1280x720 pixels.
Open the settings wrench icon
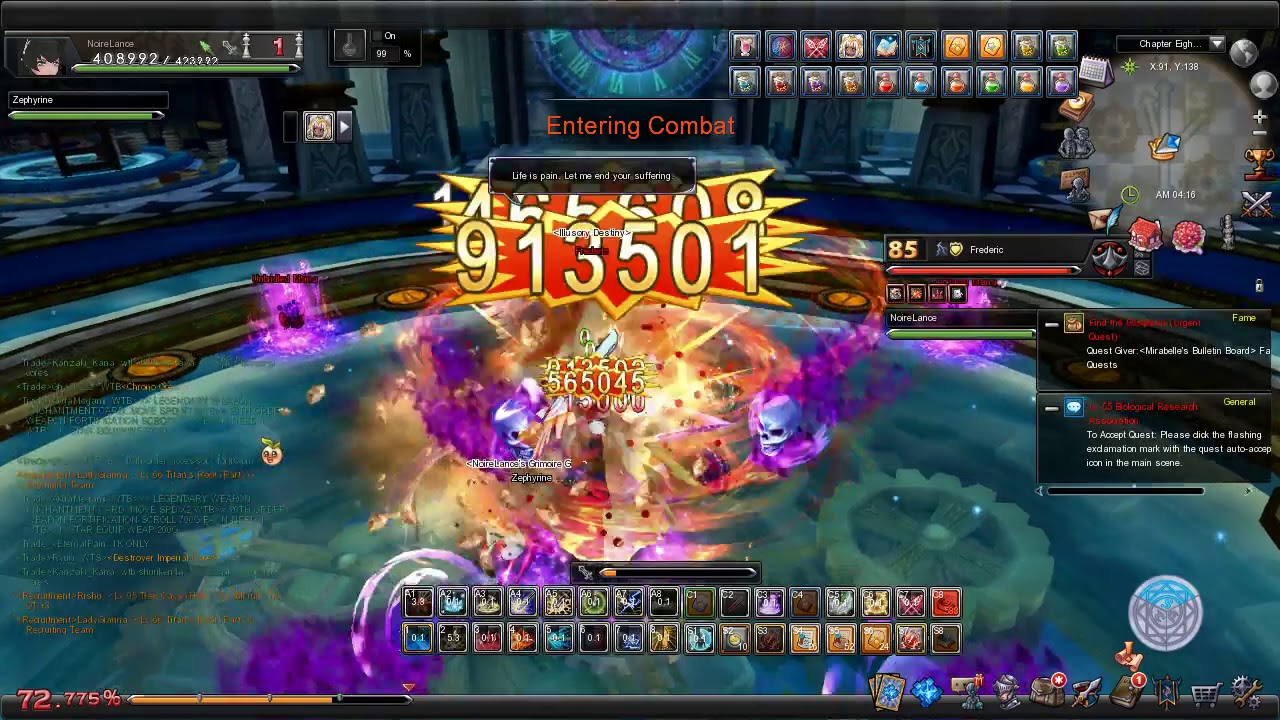[1245, 692]
